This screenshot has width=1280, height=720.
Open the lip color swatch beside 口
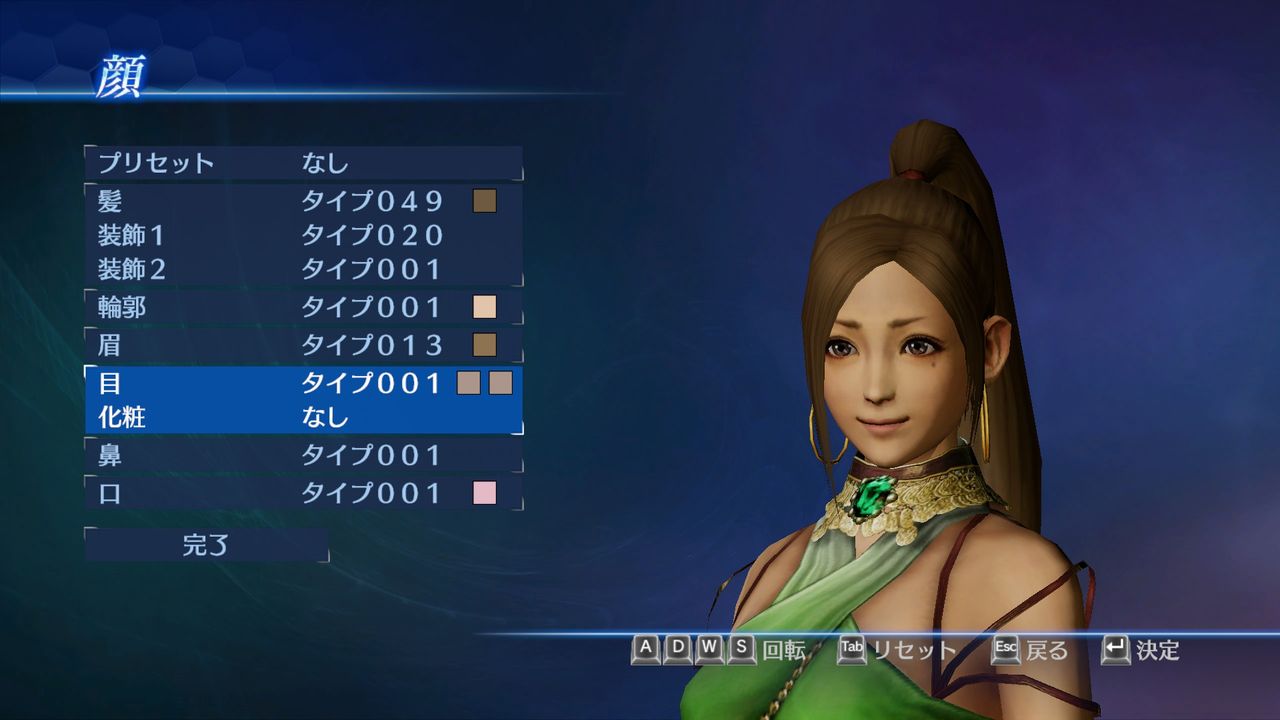pyautogui.click(x=487, y=491)
